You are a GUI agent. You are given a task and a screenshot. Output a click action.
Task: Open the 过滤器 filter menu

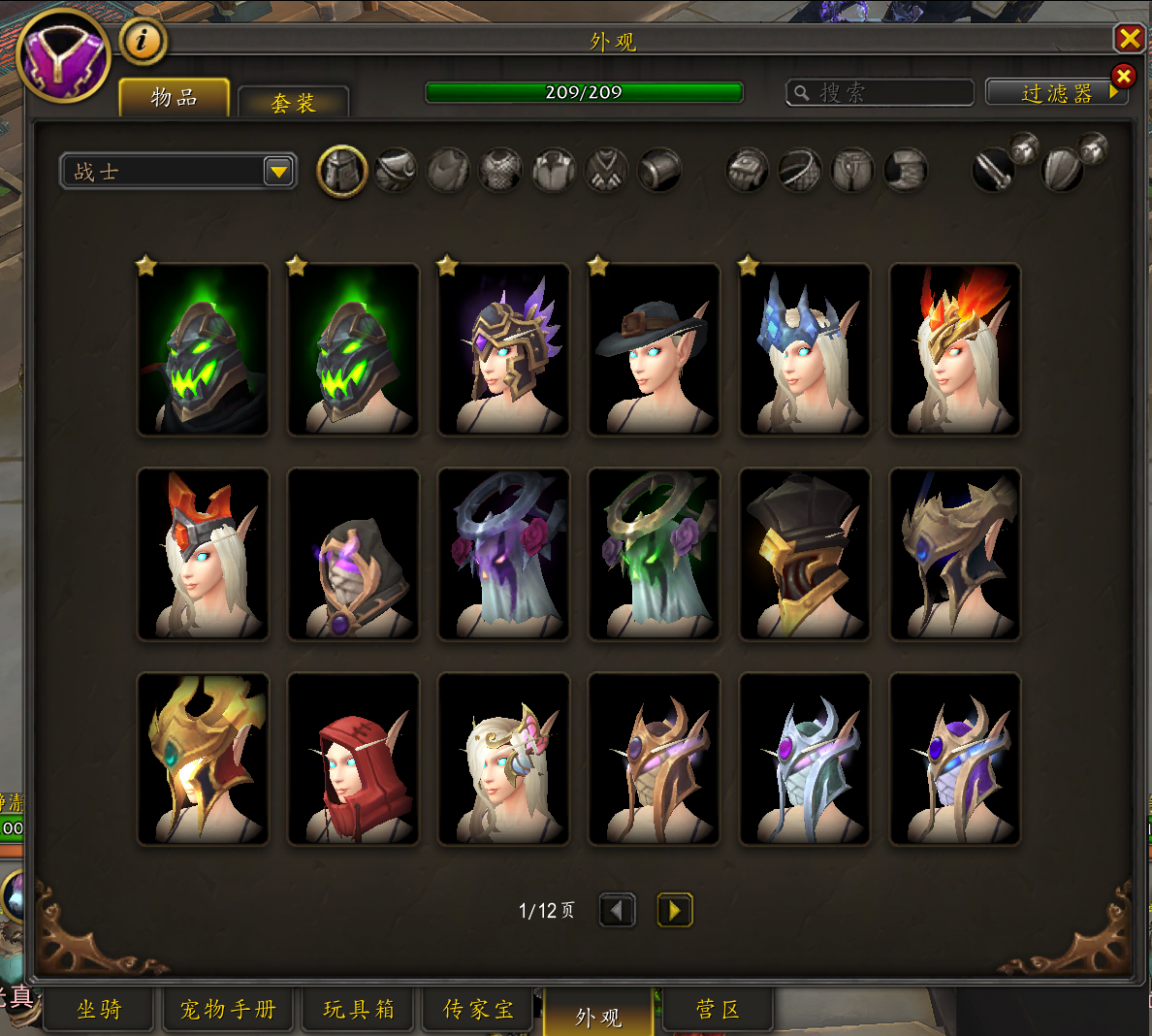(x=1056, y=93)
